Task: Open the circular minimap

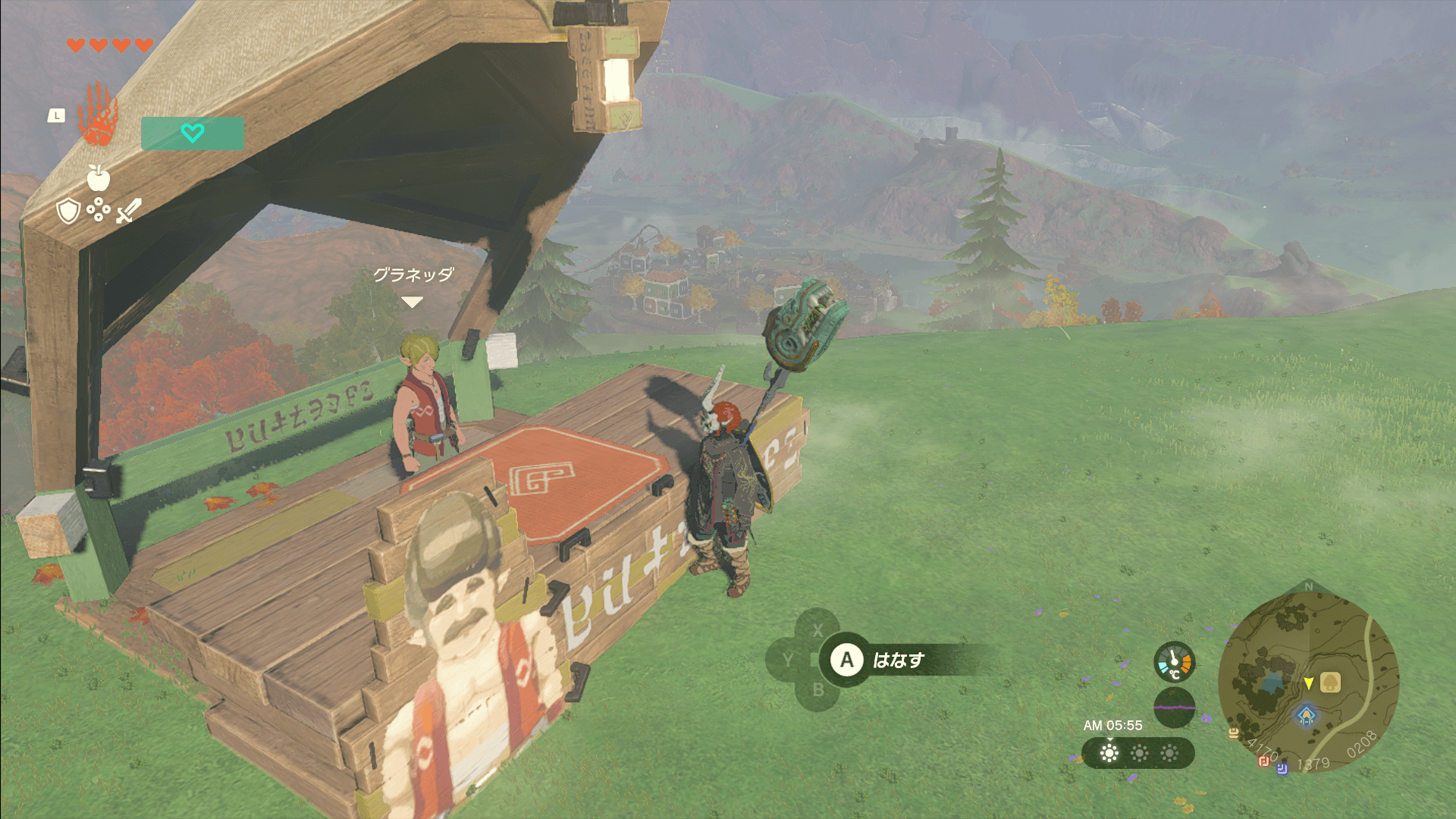Action: (x=1308, y=680)
